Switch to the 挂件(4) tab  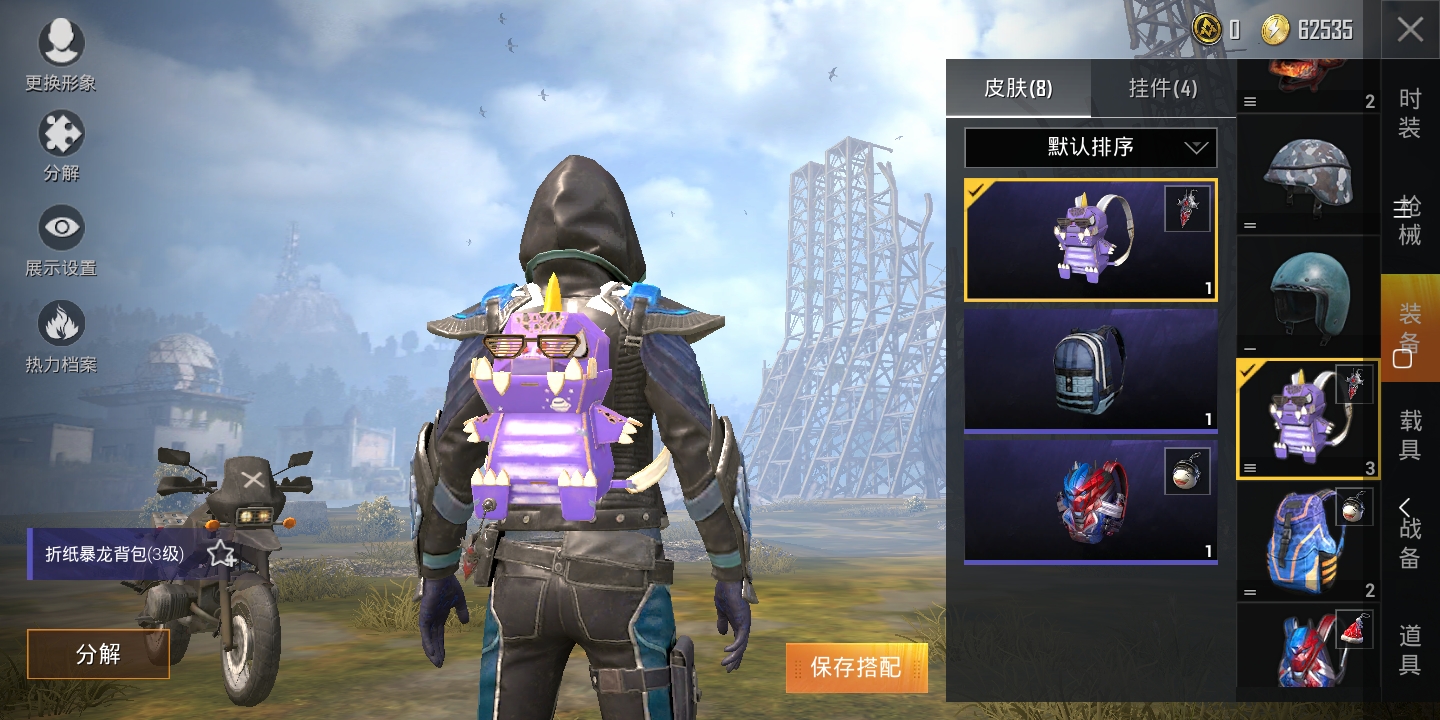click(x=1162, y=88)
